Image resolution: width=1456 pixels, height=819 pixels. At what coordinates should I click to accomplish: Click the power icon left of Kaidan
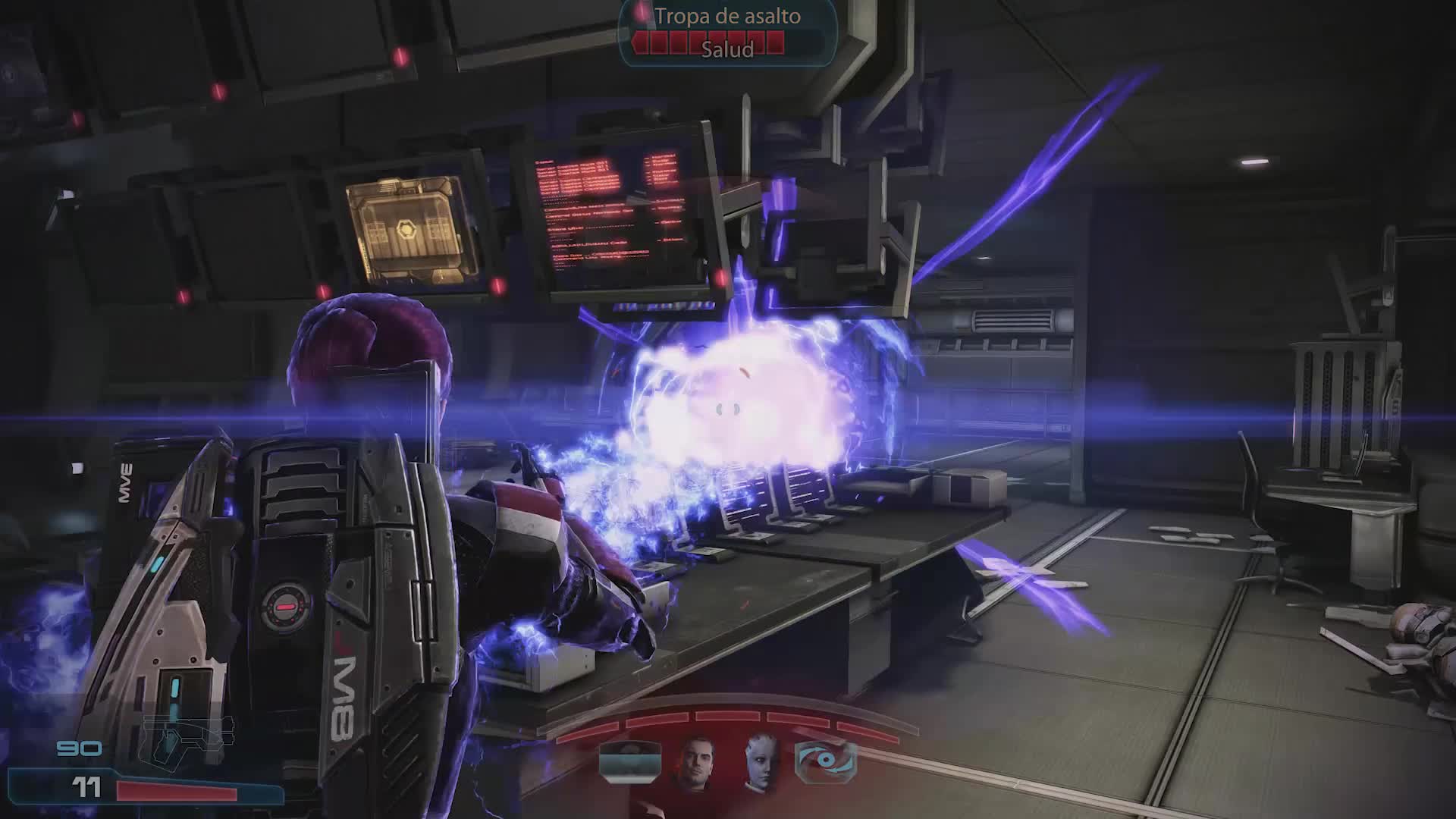click(630, 761)
